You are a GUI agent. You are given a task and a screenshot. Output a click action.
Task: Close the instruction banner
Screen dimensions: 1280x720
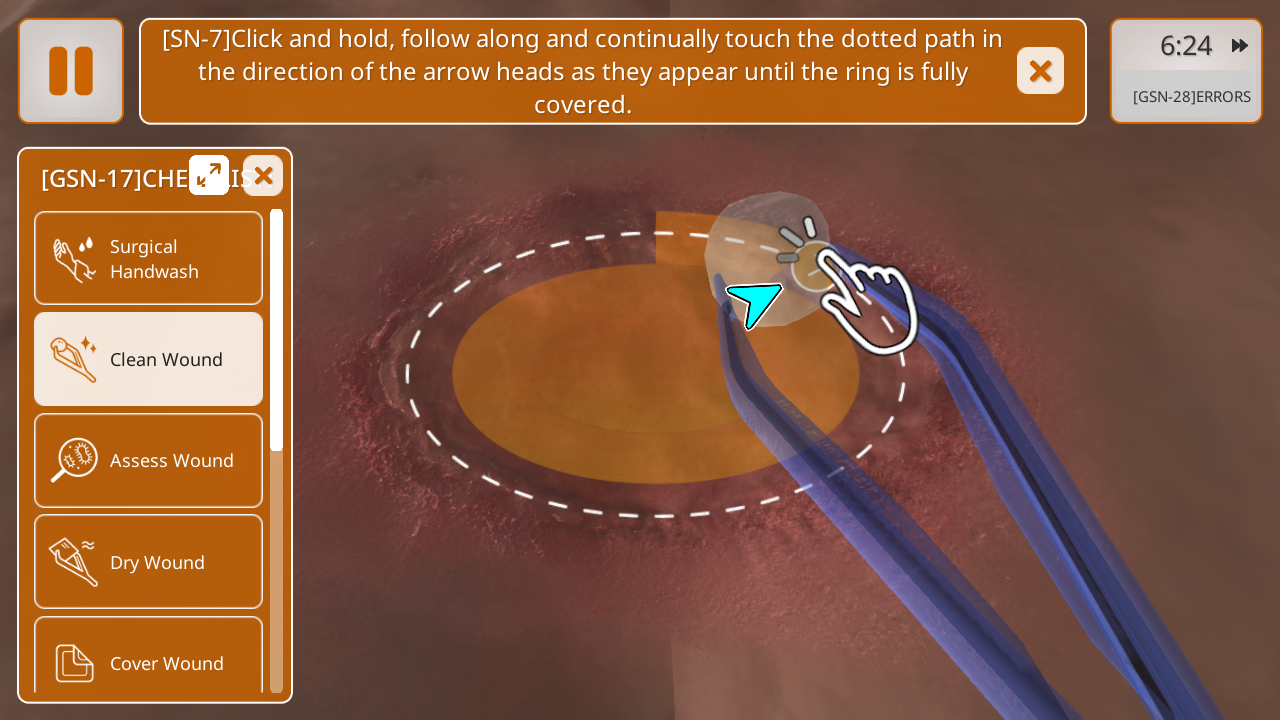coord(1040,71)
